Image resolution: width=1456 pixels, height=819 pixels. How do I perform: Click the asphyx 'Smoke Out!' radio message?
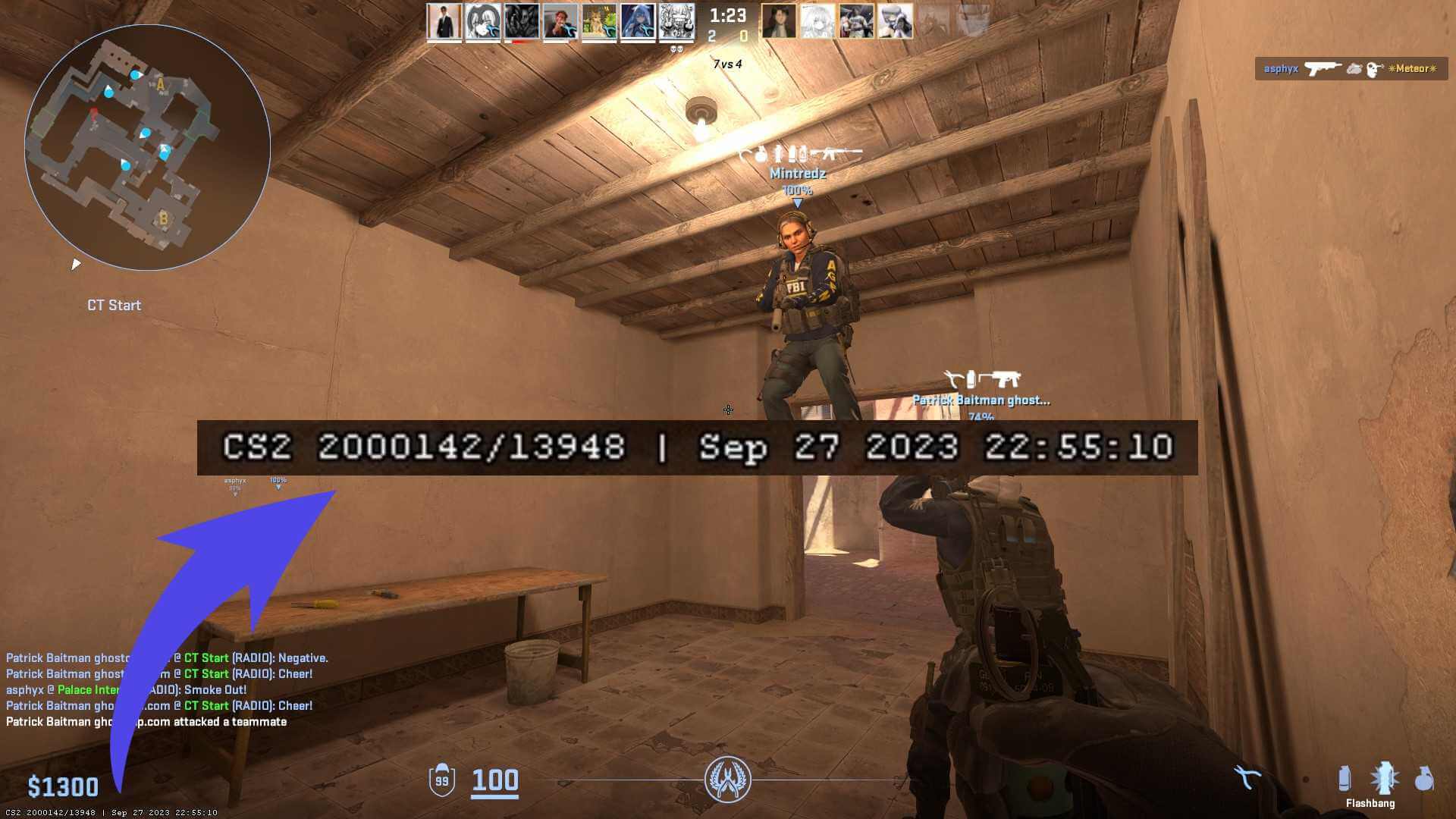[x=126, y=690]
